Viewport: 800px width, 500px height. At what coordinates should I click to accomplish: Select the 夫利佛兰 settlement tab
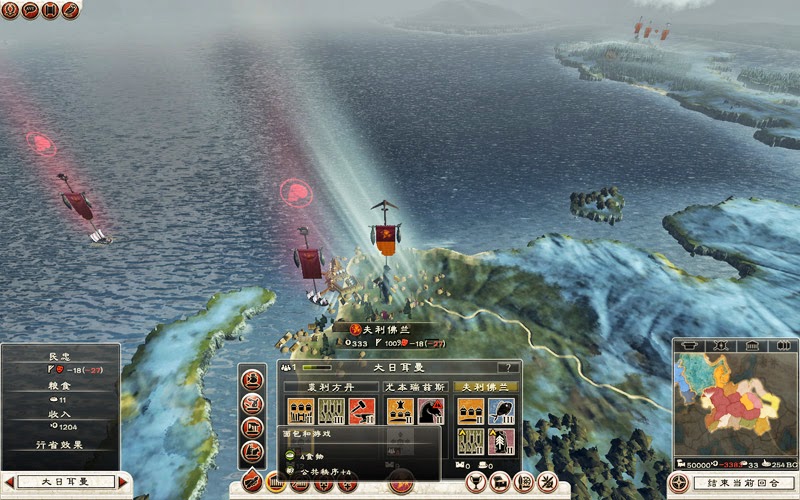tap(487, 386)
